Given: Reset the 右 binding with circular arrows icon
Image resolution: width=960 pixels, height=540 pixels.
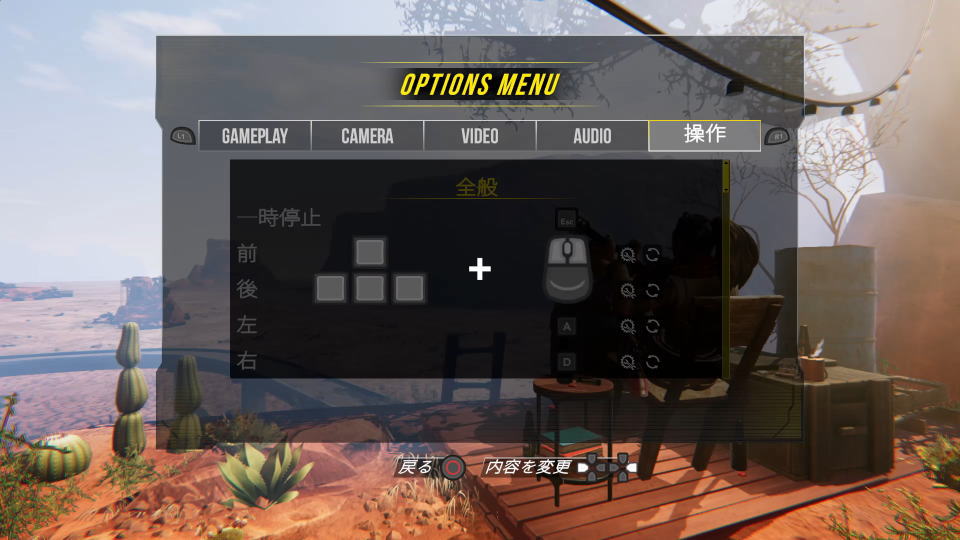Looking at the screenshot, I should [652, 362].
